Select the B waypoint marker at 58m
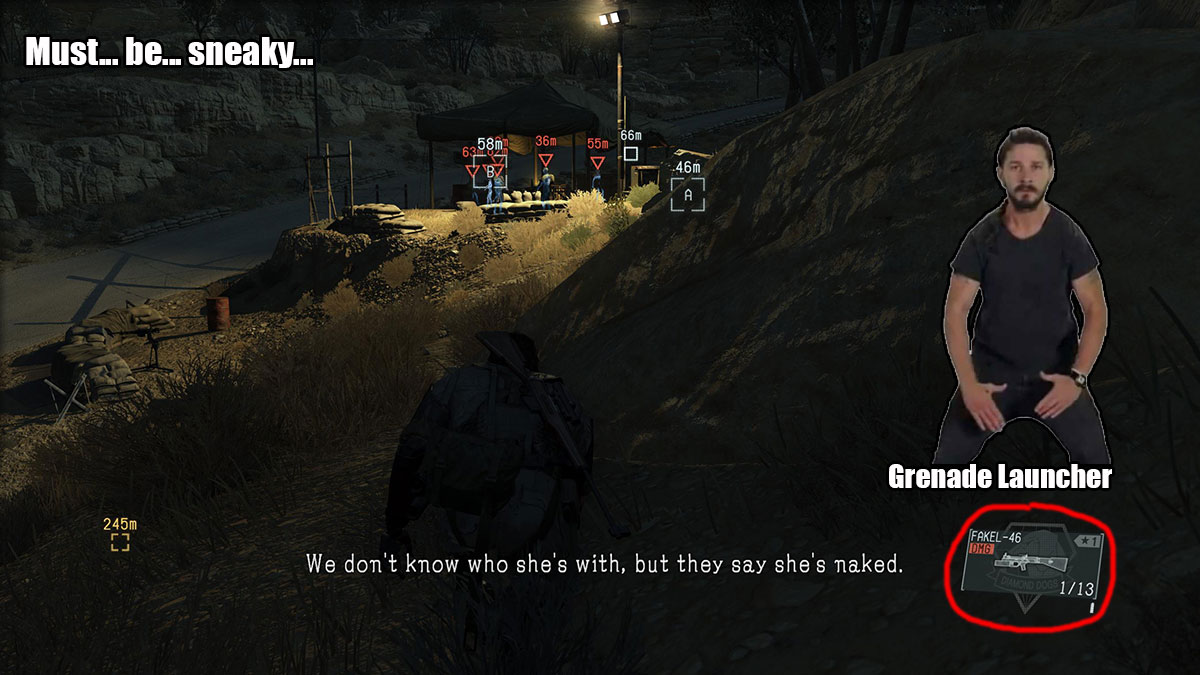Screen dimensions: 1200x675 pos(490,171)
